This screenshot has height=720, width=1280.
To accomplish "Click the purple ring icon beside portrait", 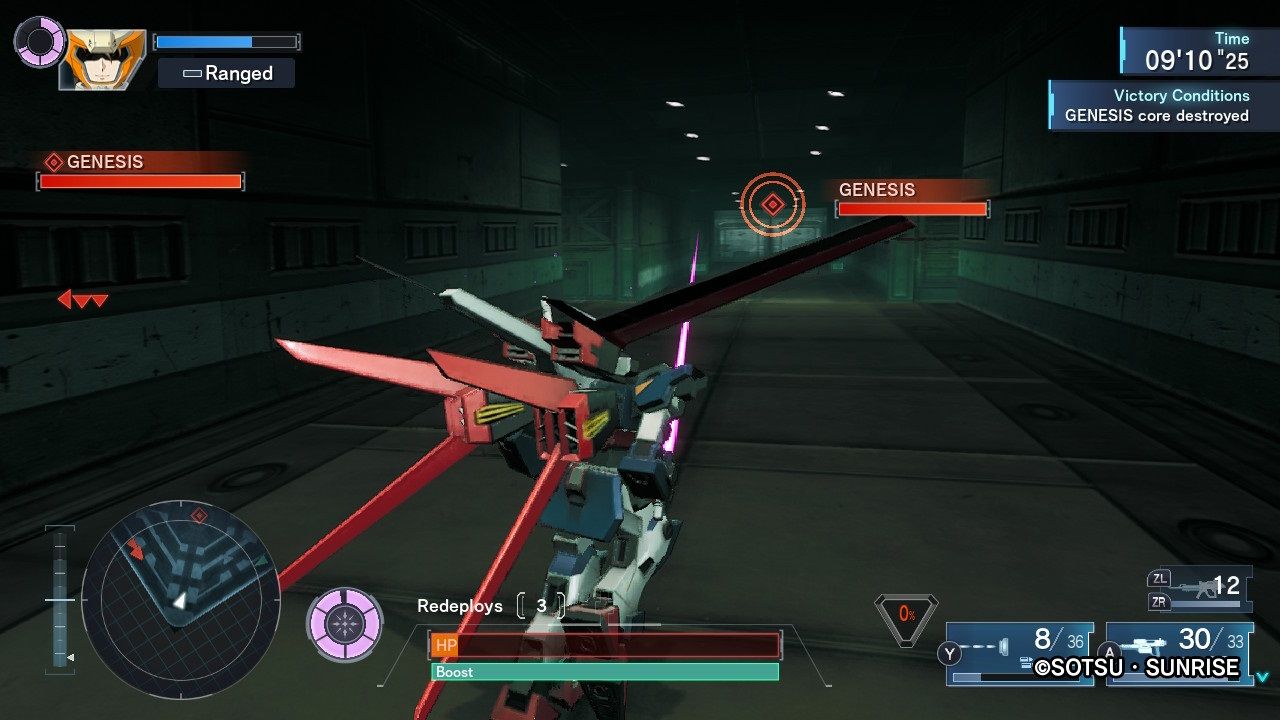I will click(40, 41).
